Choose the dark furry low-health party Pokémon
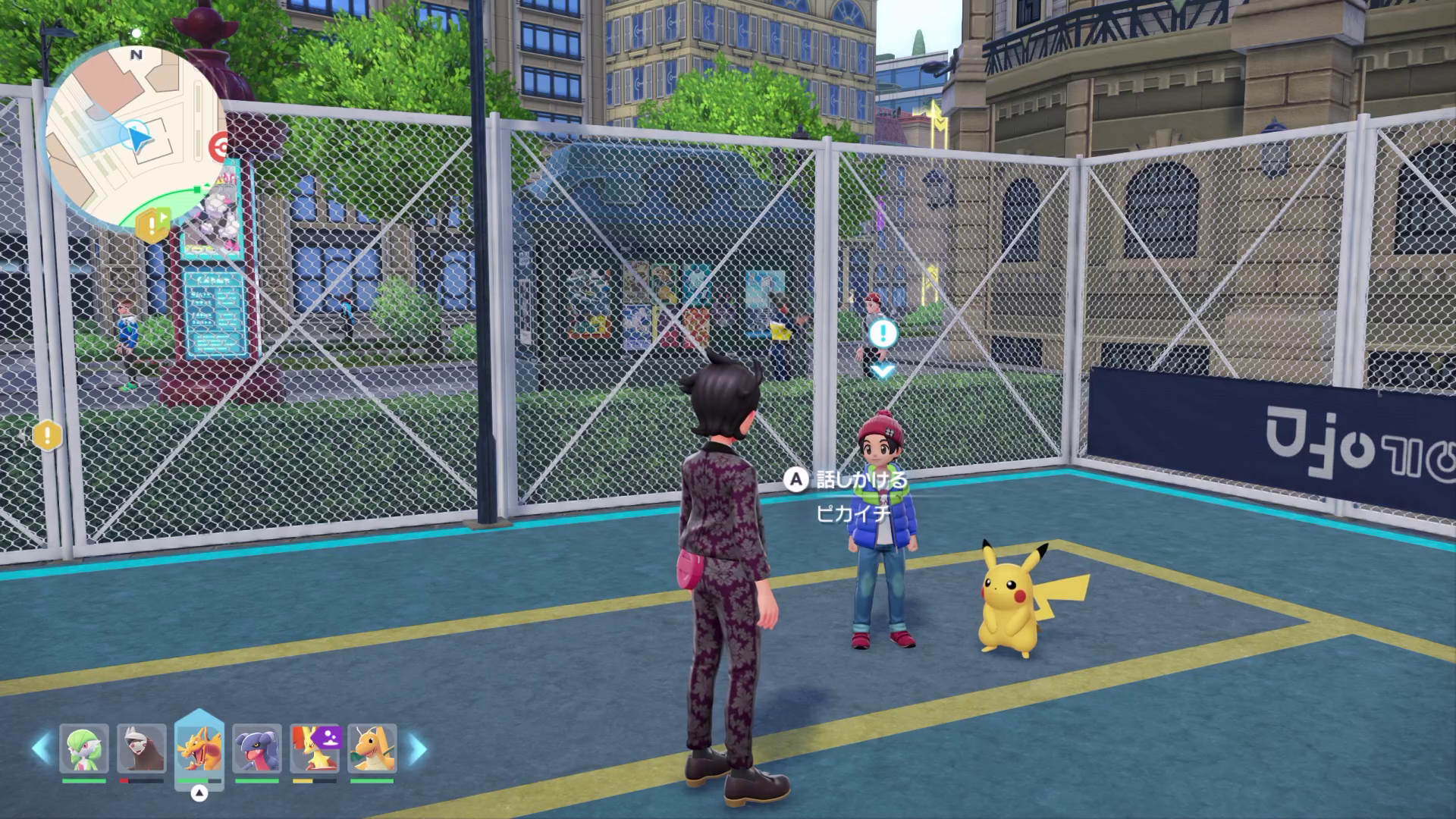This screenshot has height=819, width=1456. click(142, 748)
